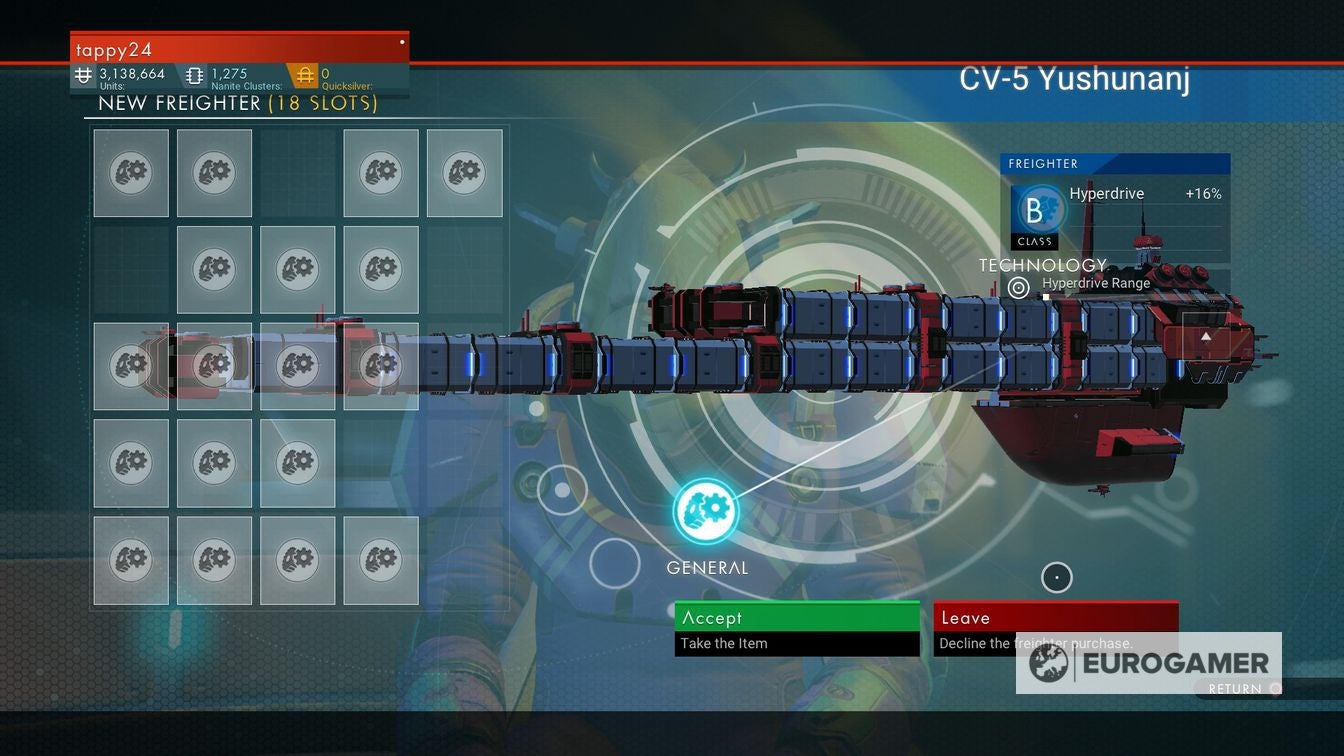
Task: Select the gear icon in the top-left inventory slot
Action: 131,172
